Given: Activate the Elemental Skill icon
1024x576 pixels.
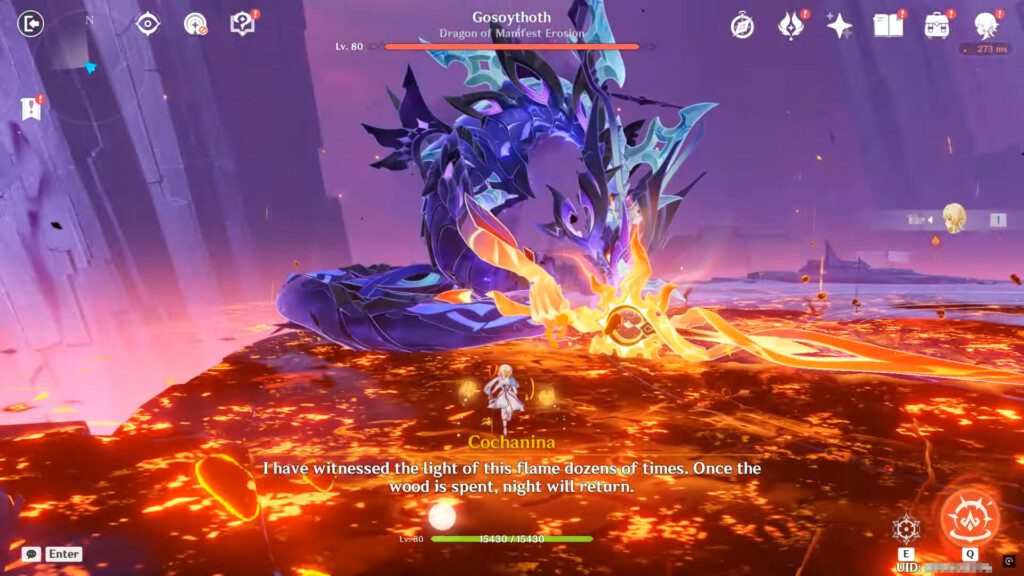Looking at the screenshot, I should (906, 529).
